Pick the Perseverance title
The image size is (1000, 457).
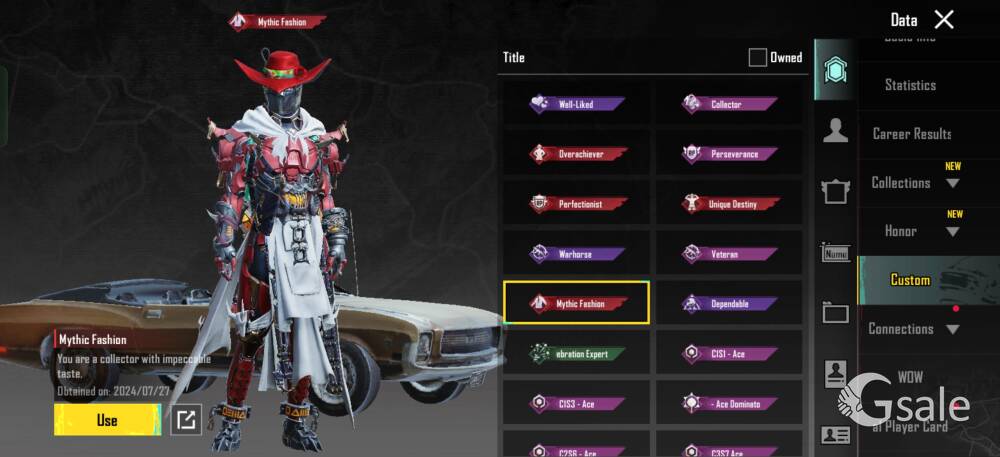coord(729,154)
